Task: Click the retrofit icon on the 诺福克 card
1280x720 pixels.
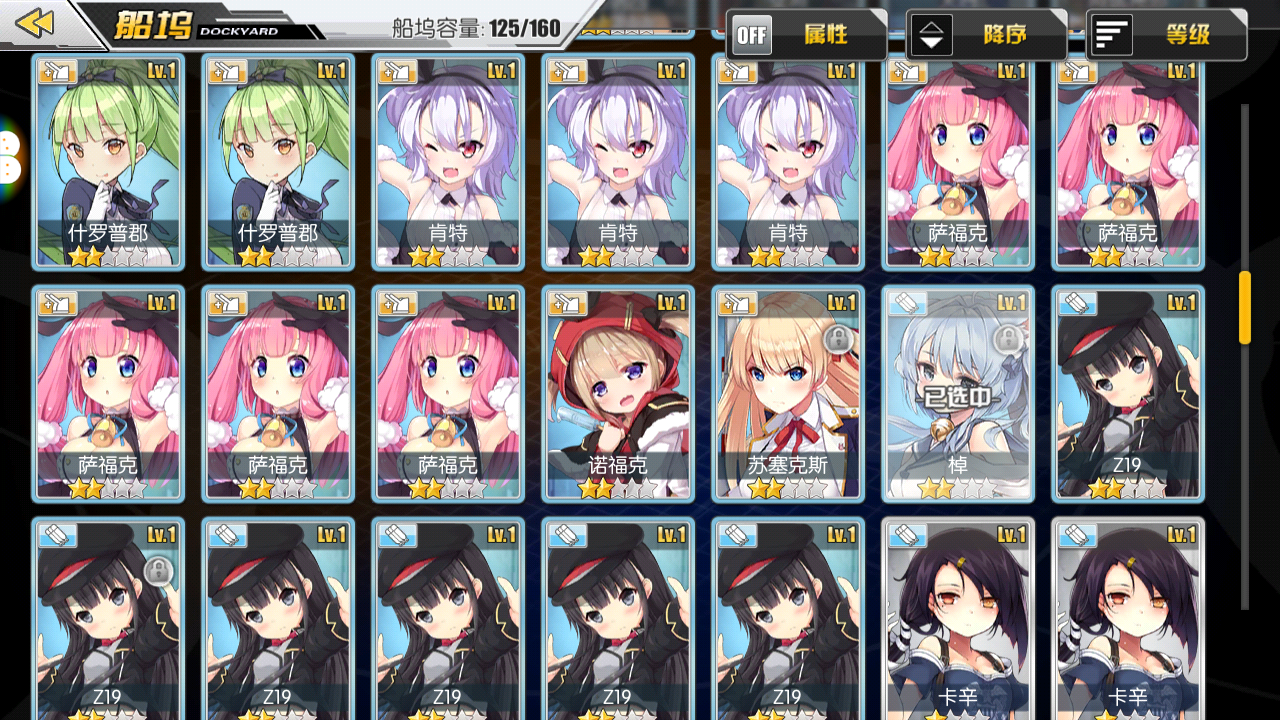Action: 567,302
